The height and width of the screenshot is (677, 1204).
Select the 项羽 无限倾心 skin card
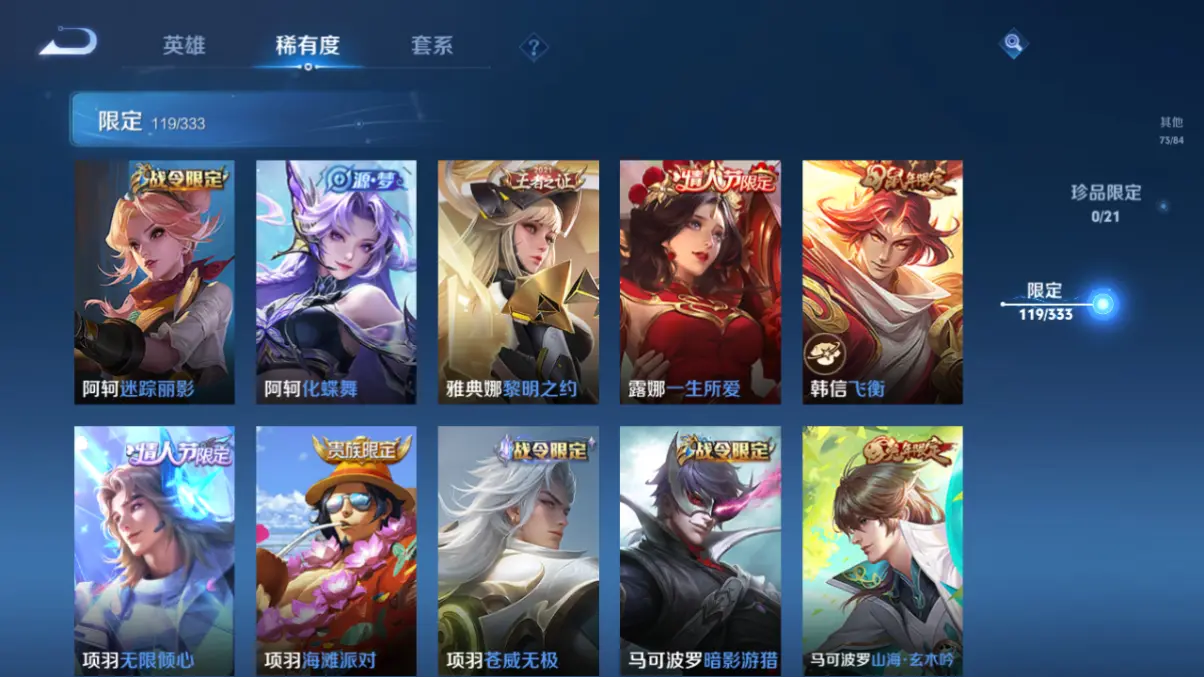[155, 550]
